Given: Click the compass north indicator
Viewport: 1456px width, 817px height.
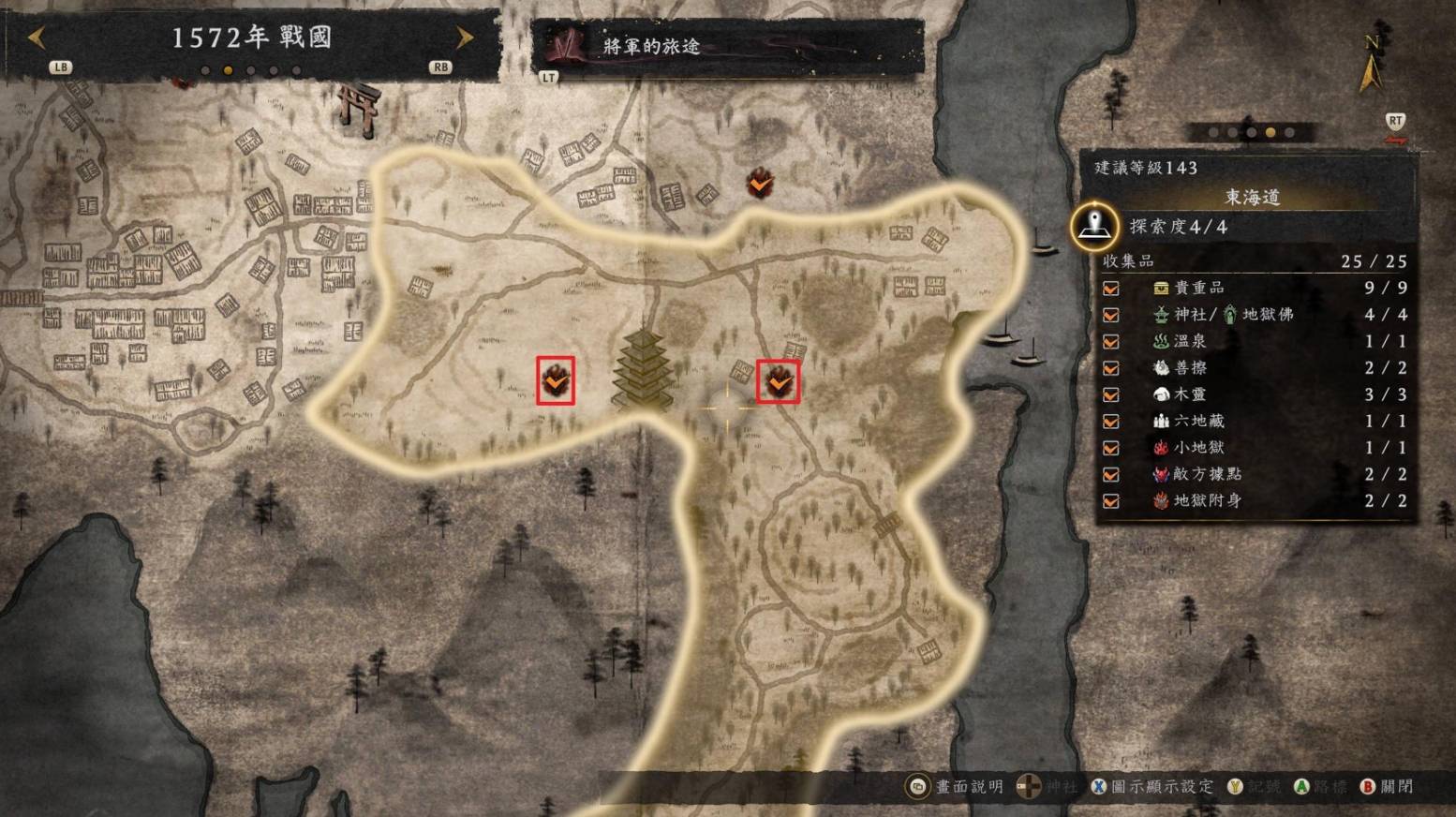Looking at the screenshot, I should 1371,66.
